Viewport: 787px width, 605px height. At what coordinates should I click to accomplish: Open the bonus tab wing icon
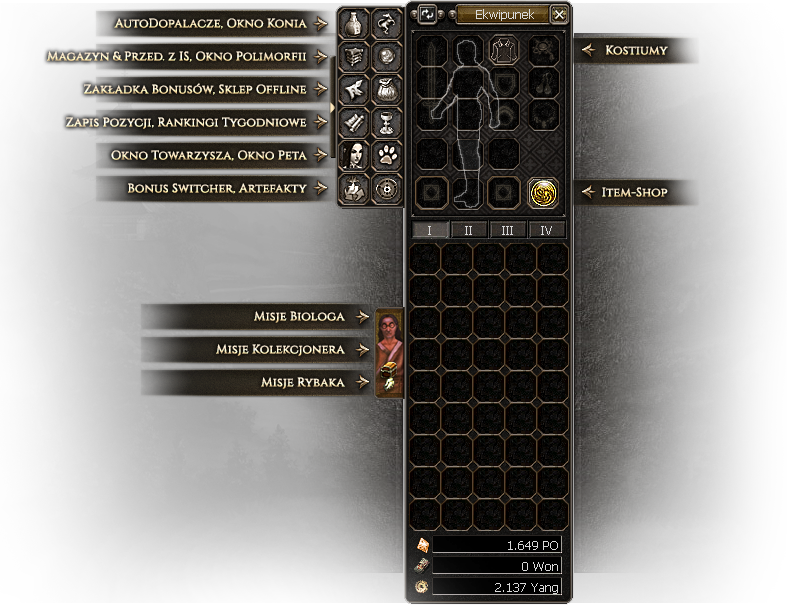[353, 89]
